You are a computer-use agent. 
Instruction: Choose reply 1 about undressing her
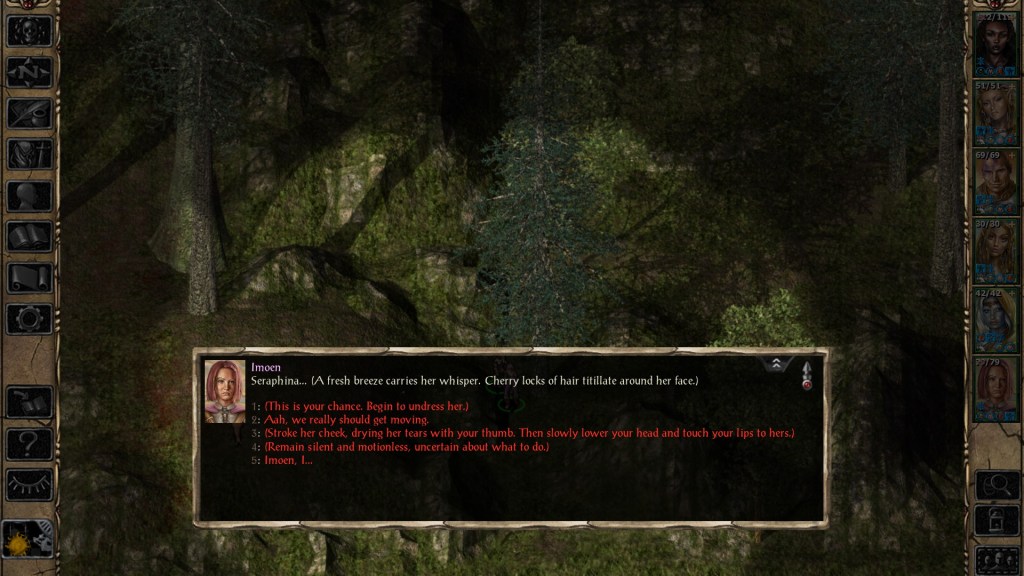366,406
